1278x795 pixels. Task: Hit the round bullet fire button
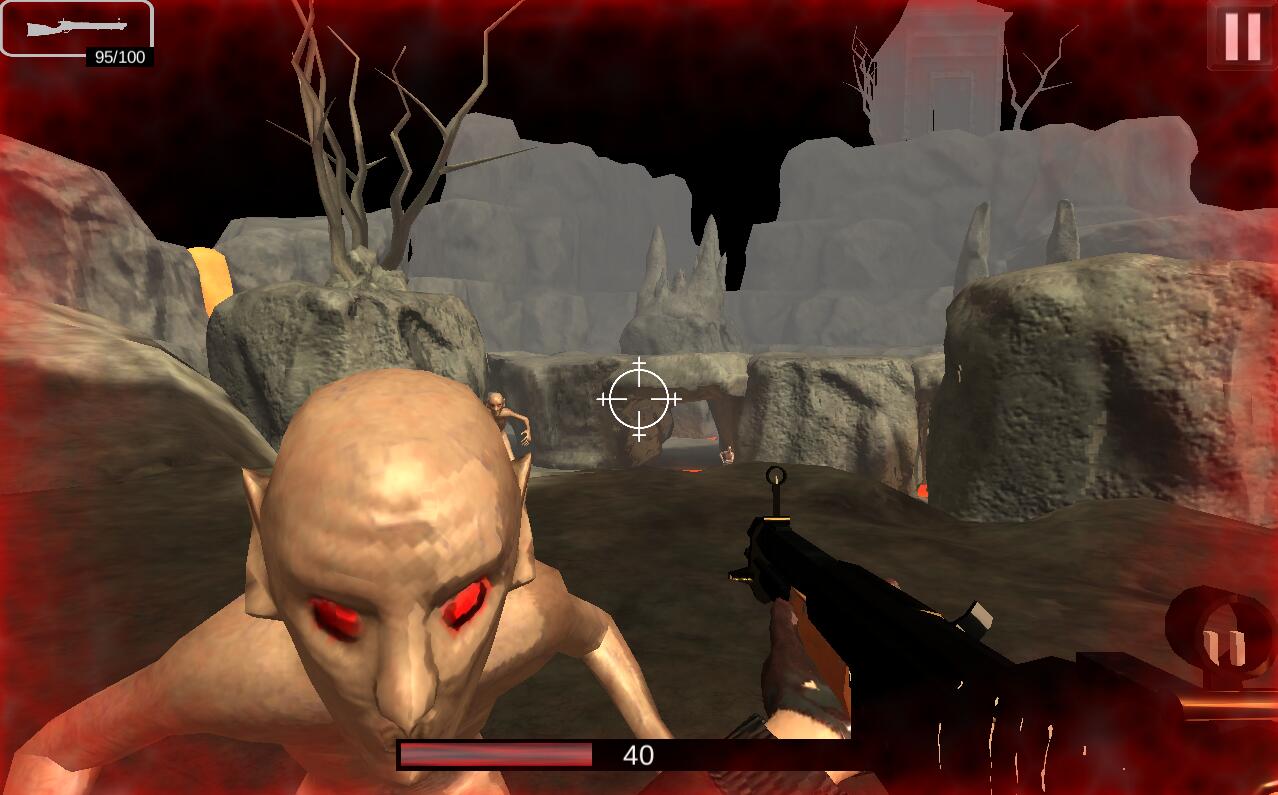tap(1224, 640)
